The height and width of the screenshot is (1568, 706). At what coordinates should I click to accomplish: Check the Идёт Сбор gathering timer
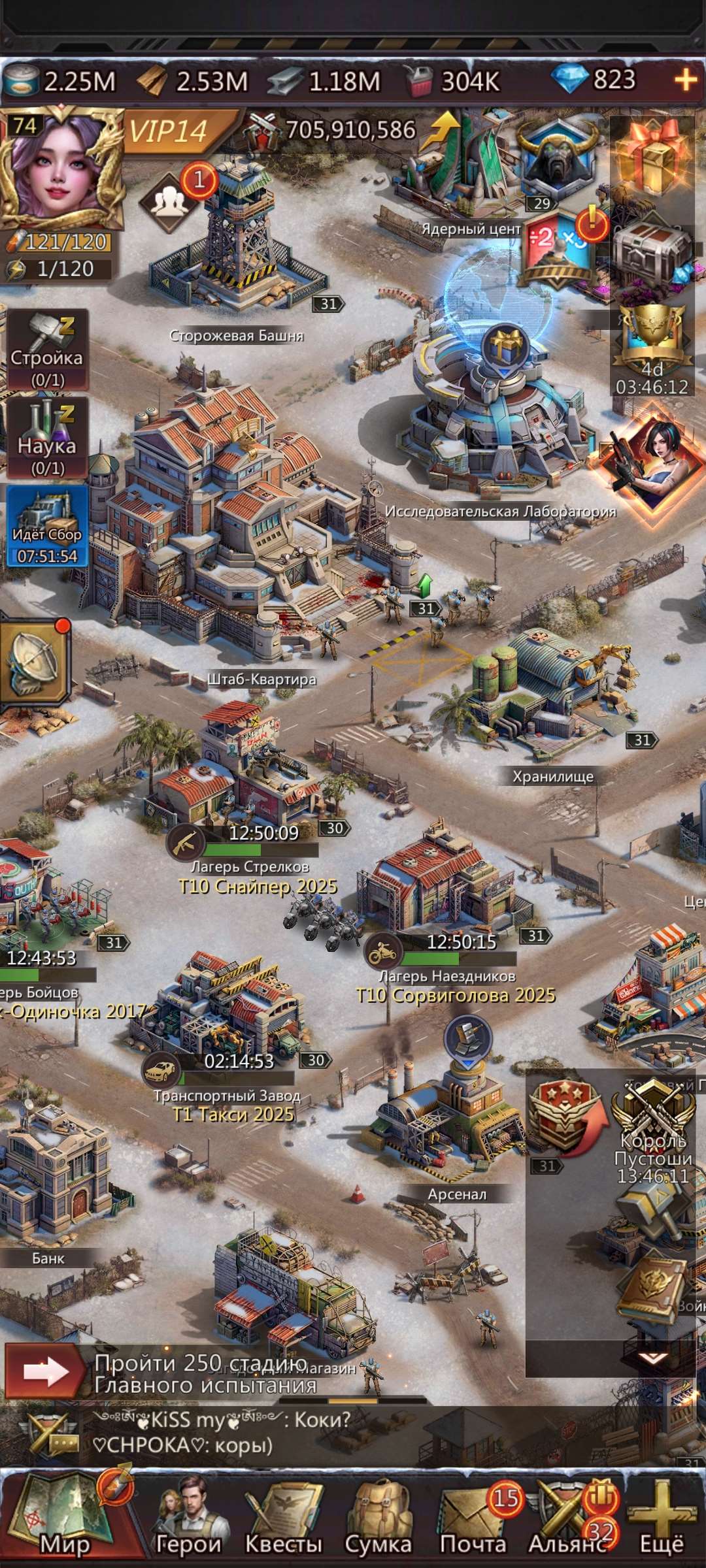47,526
